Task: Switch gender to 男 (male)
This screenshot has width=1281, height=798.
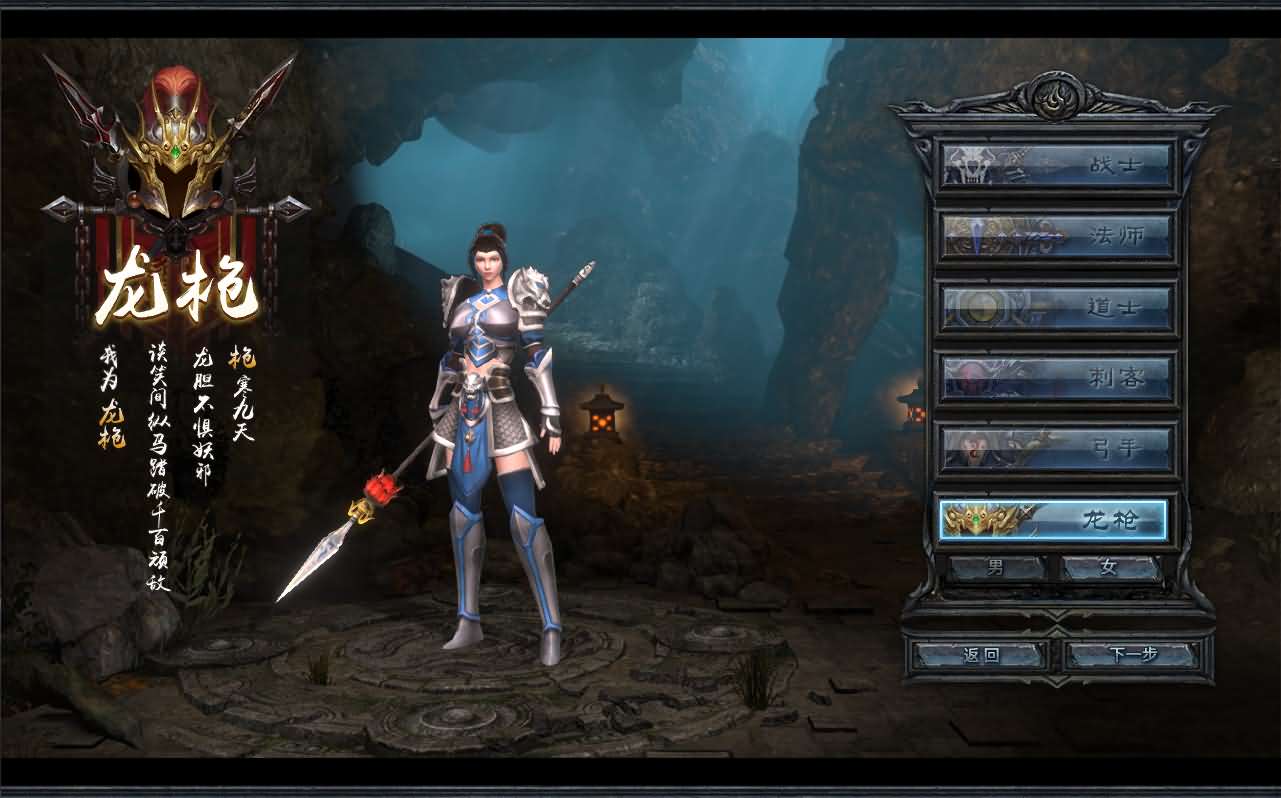Action: click(x=996, y=568)
